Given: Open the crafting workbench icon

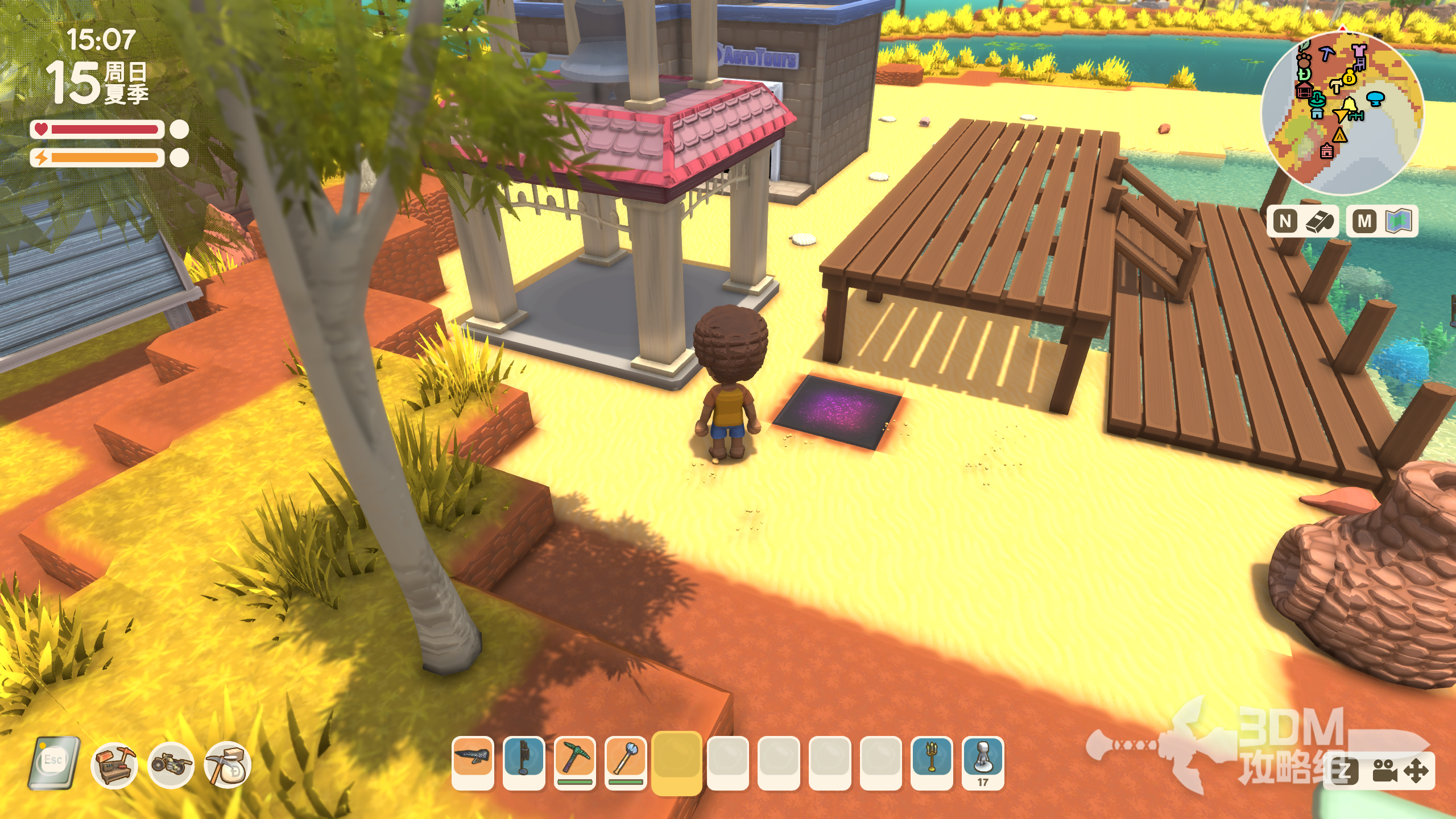Looking at the screenshot, I should click(x=114, y=765).
